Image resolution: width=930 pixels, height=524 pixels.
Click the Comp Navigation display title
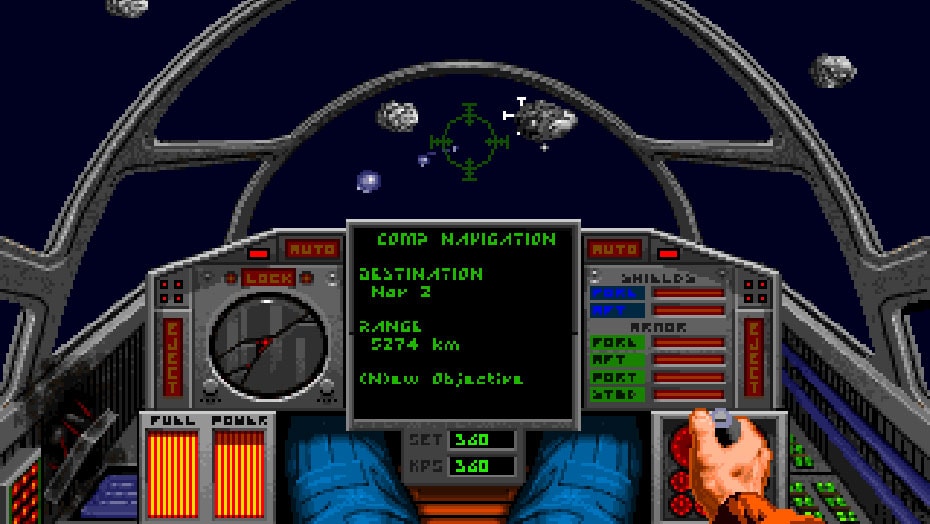click(x=465, y=240)
